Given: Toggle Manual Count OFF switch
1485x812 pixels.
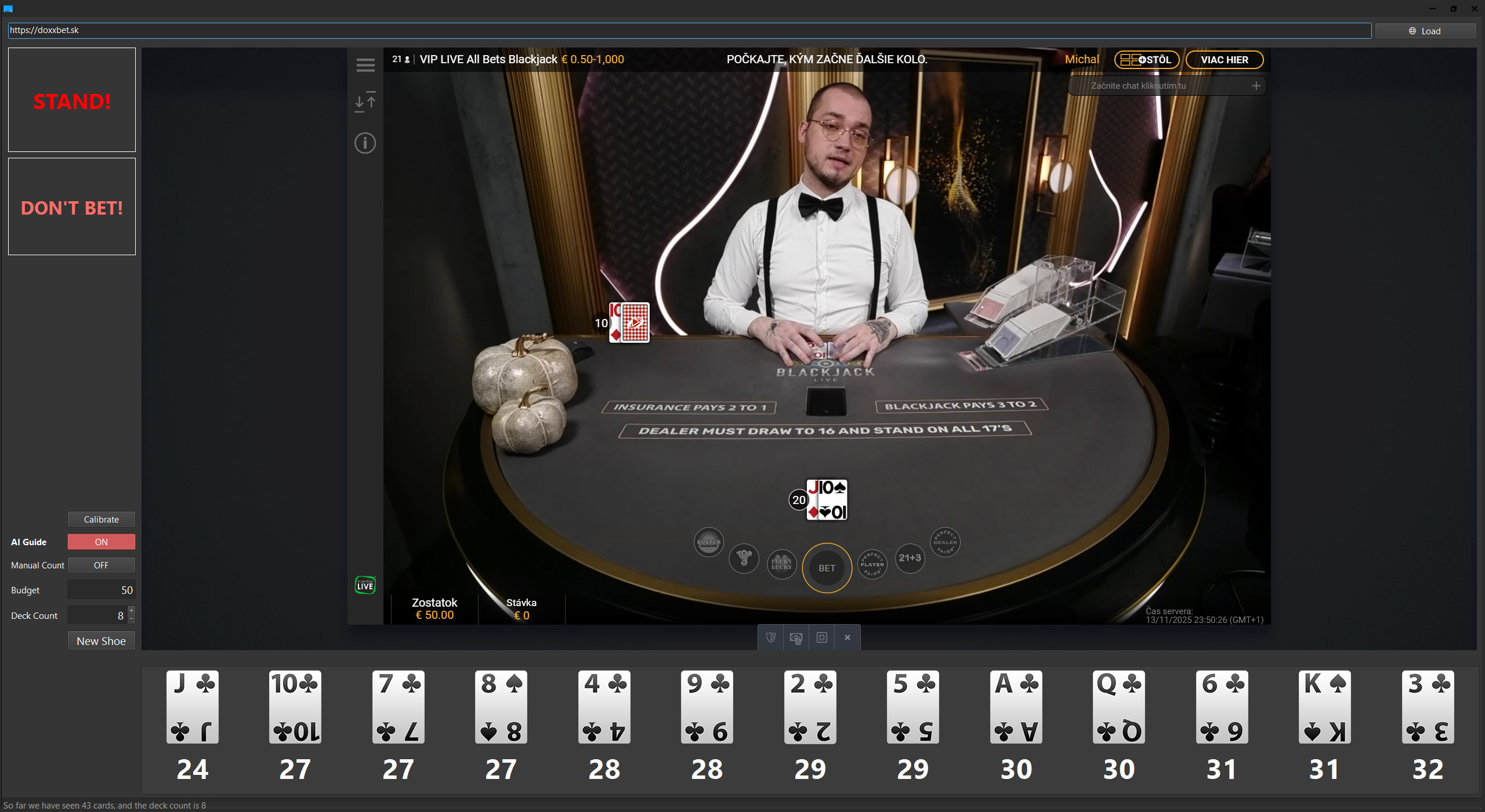Looking at the screenshot, I should coord(101,565).
